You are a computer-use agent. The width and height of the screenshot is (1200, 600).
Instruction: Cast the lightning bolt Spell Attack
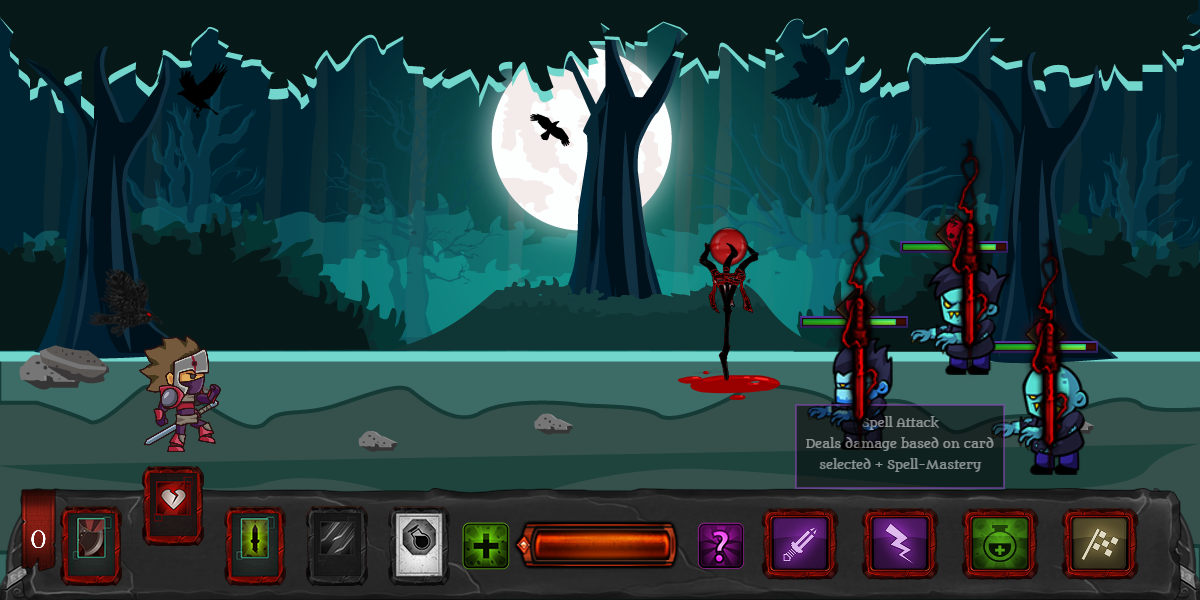[x=900, y=544]
